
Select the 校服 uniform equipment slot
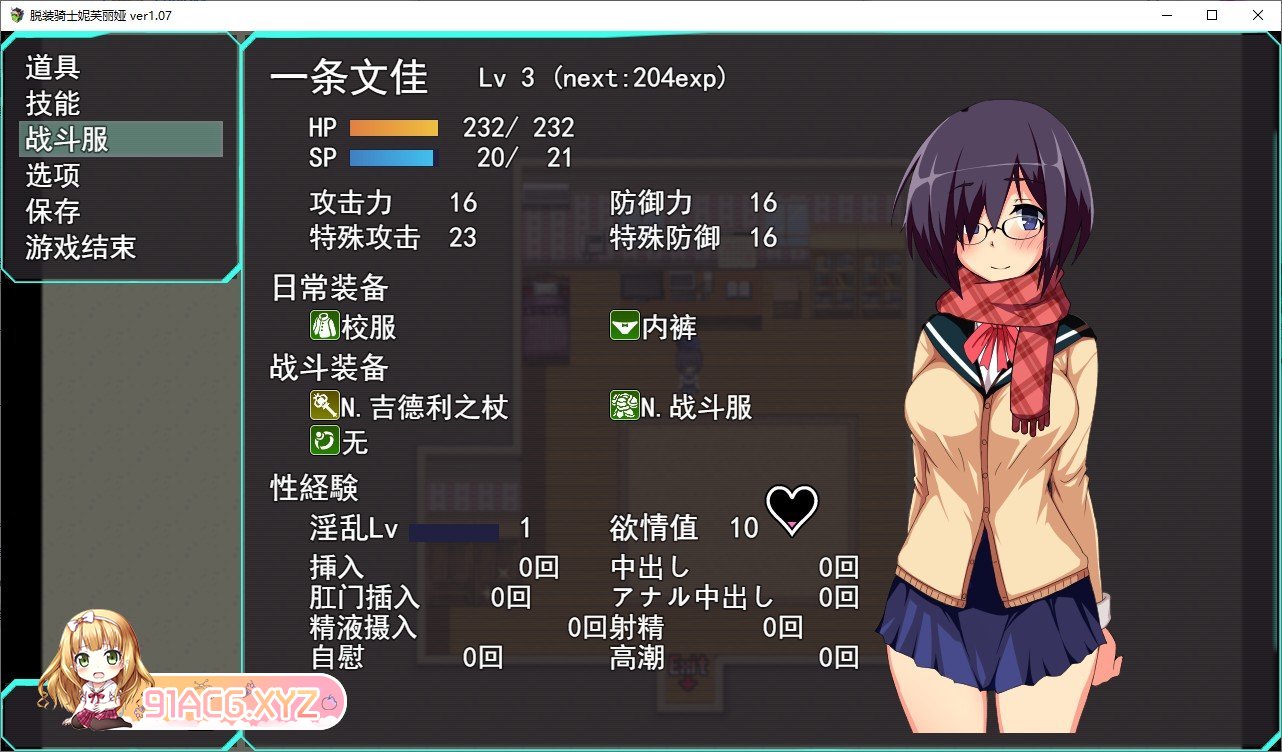pos(354,327)
